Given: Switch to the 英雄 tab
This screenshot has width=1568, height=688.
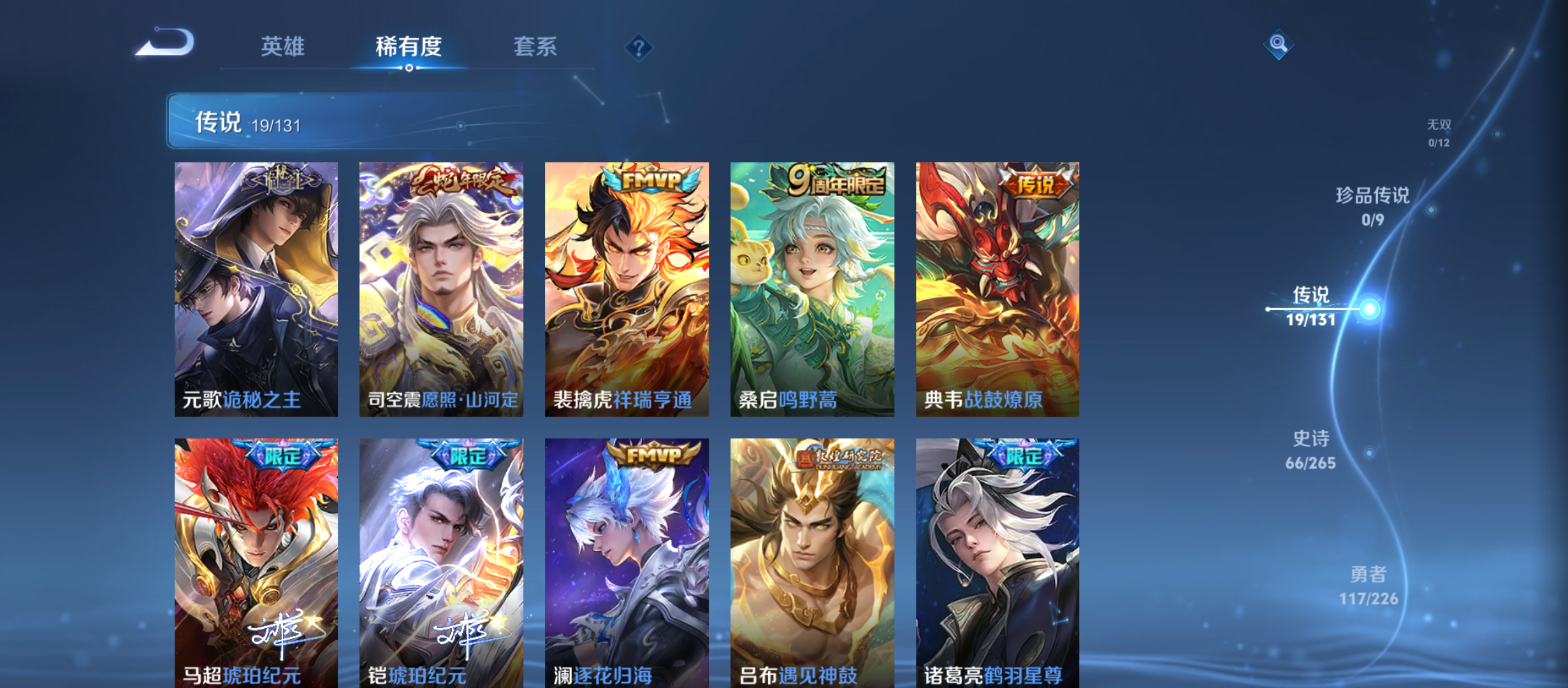Looking at the screenshot, I should 283,47.
